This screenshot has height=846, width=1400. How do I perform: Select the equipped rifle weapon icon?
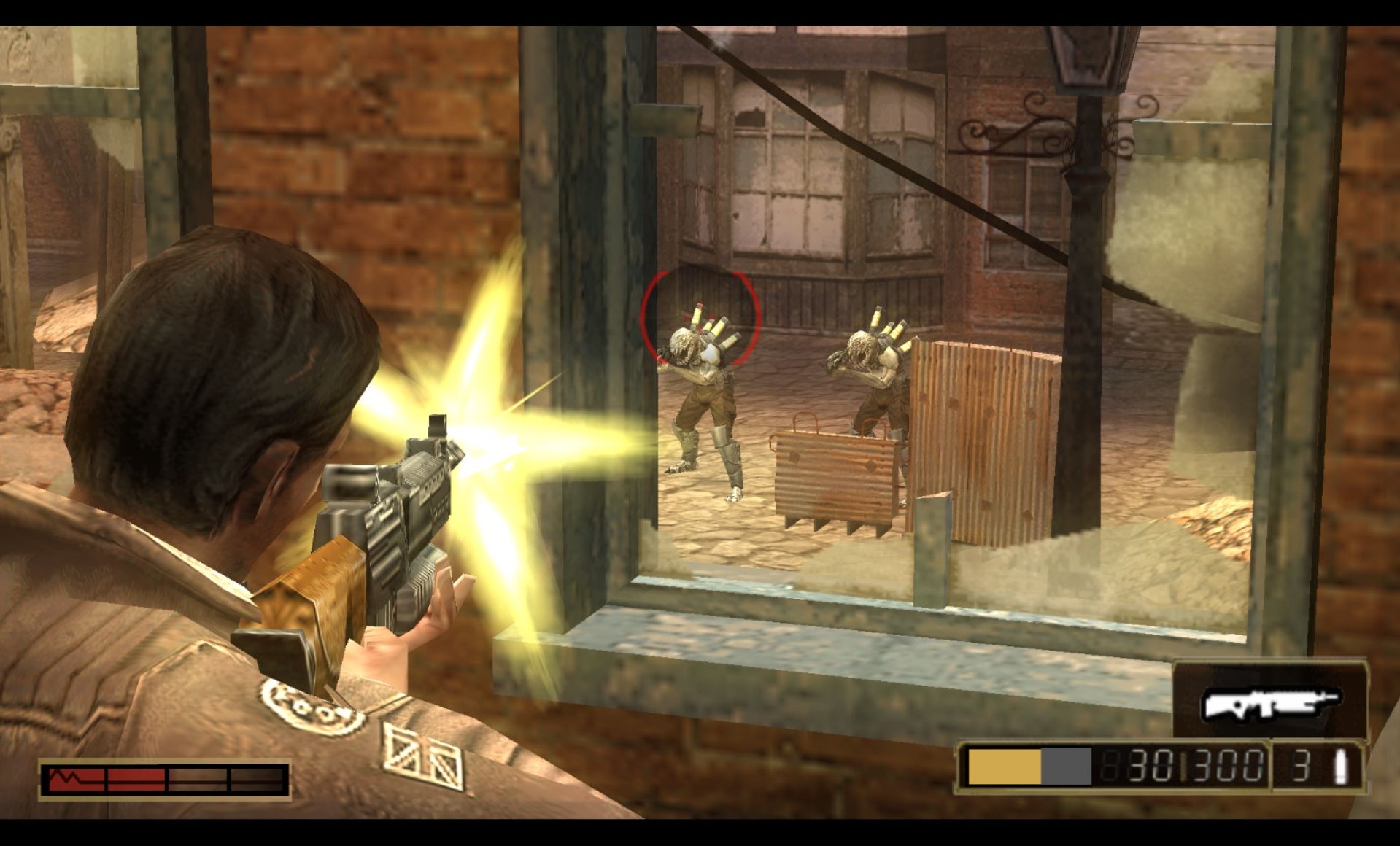(1270, 703)
